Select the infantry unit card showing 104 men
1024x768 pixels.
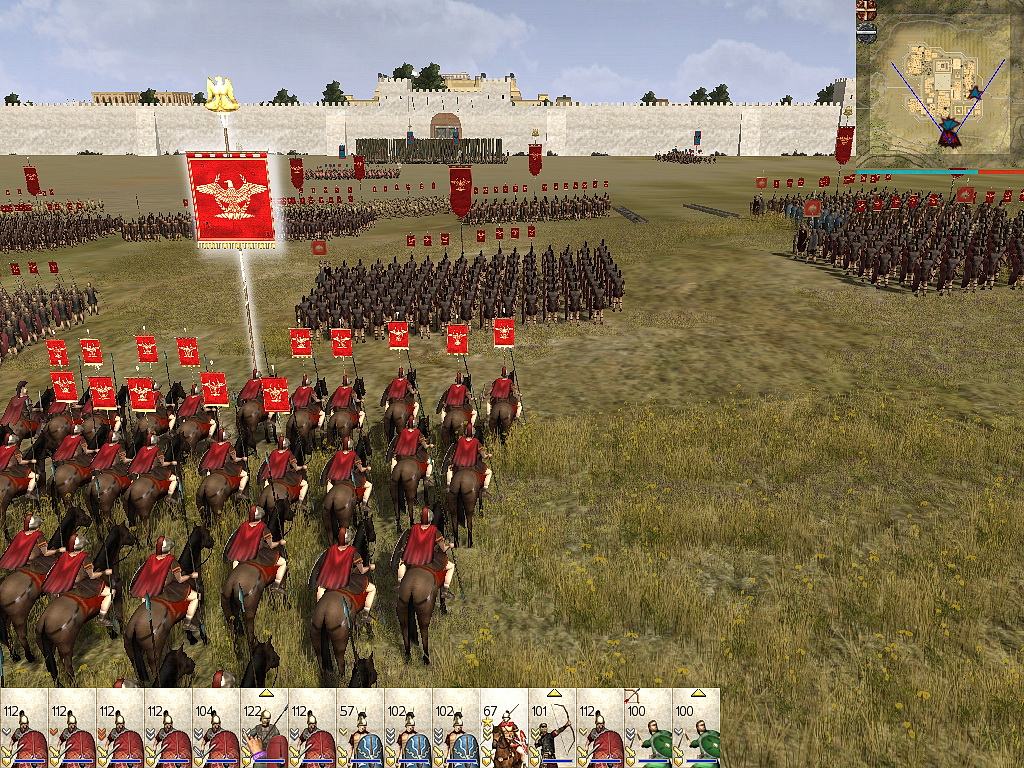(216, 729)
